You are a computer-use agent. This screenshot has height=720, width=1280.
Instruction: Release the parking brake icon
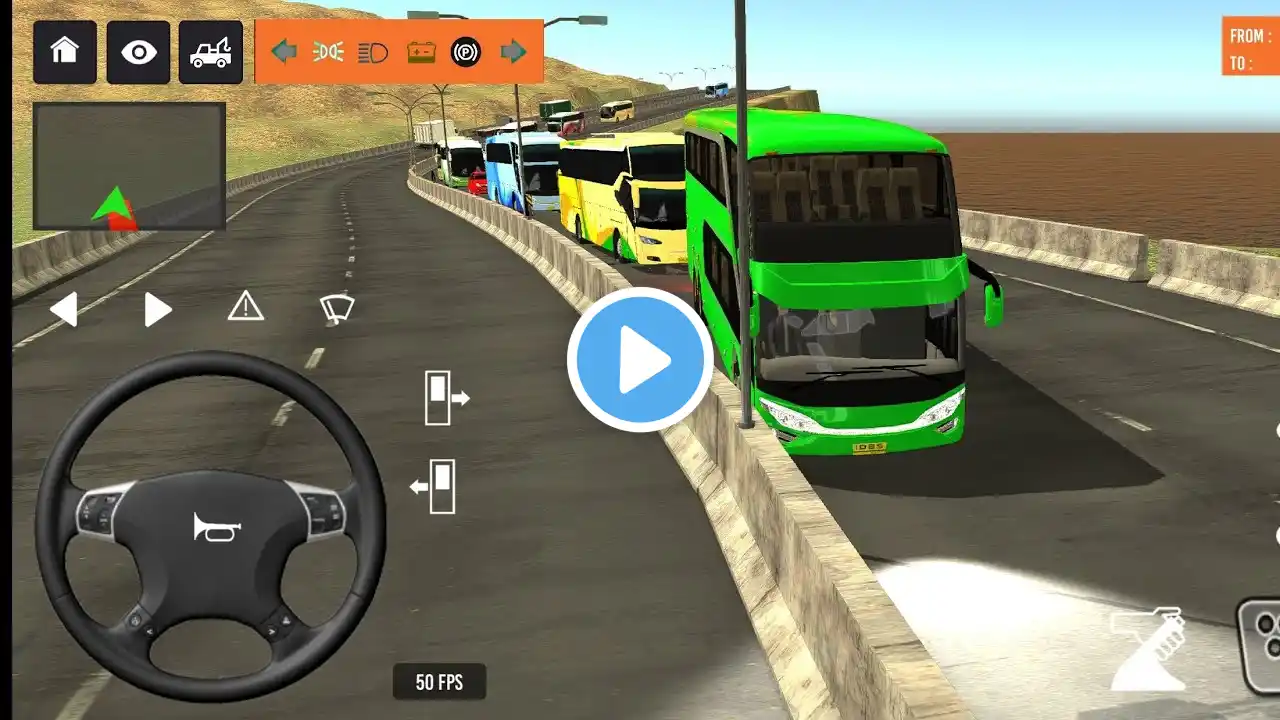466,52
